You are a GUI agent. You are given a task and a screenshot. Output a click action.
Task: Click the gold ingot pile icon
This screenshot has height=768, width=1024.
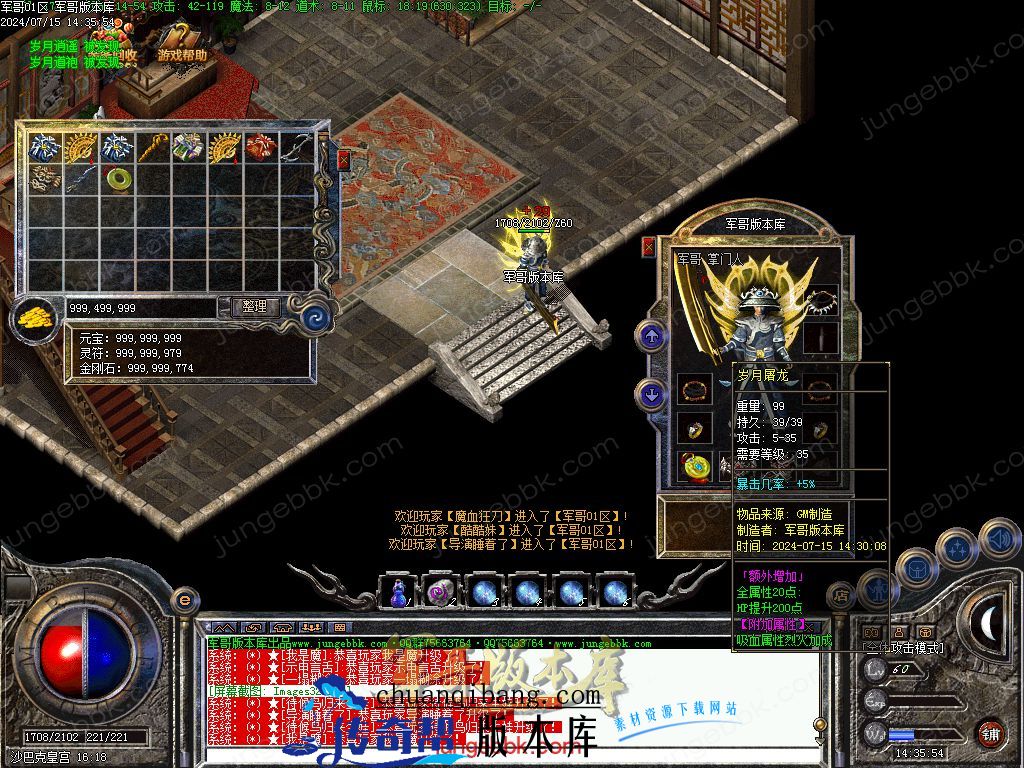[x=36, y=317]
